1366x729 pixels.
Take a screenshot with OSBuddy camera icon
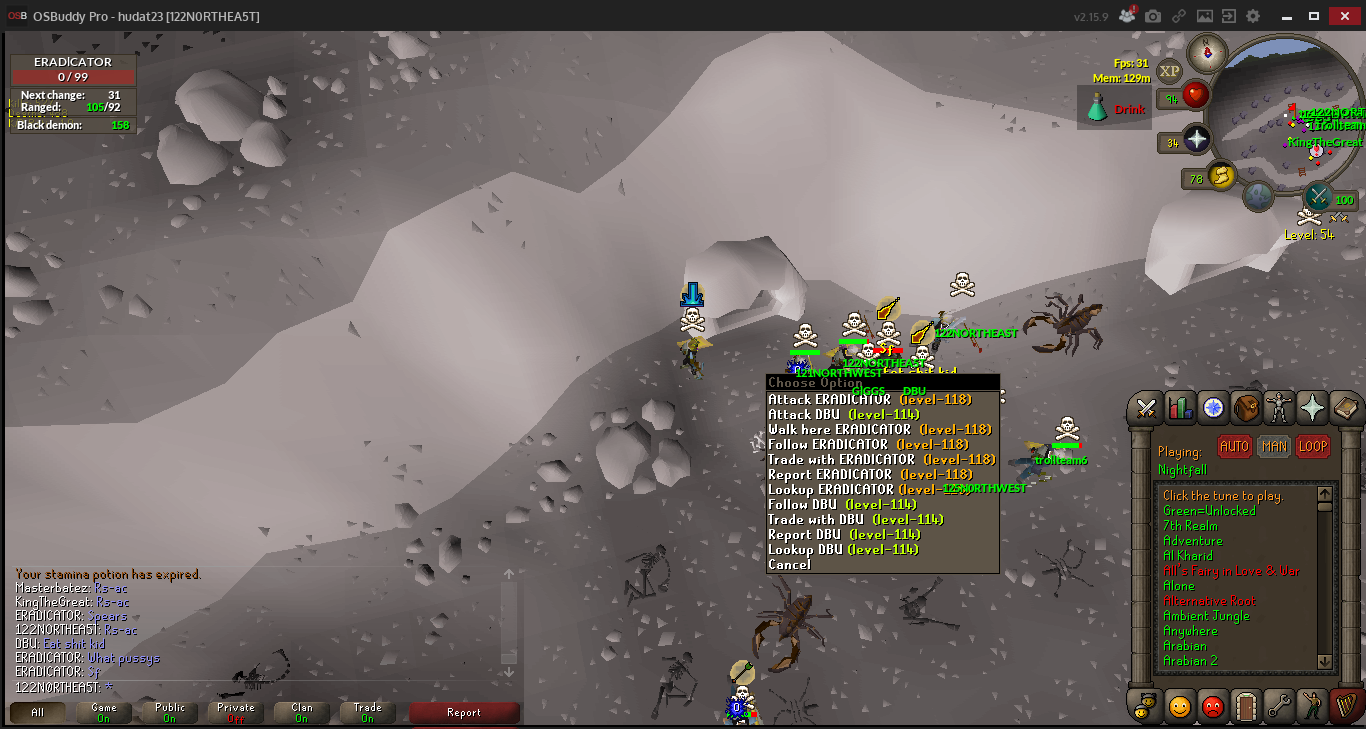pos(1153,16)
